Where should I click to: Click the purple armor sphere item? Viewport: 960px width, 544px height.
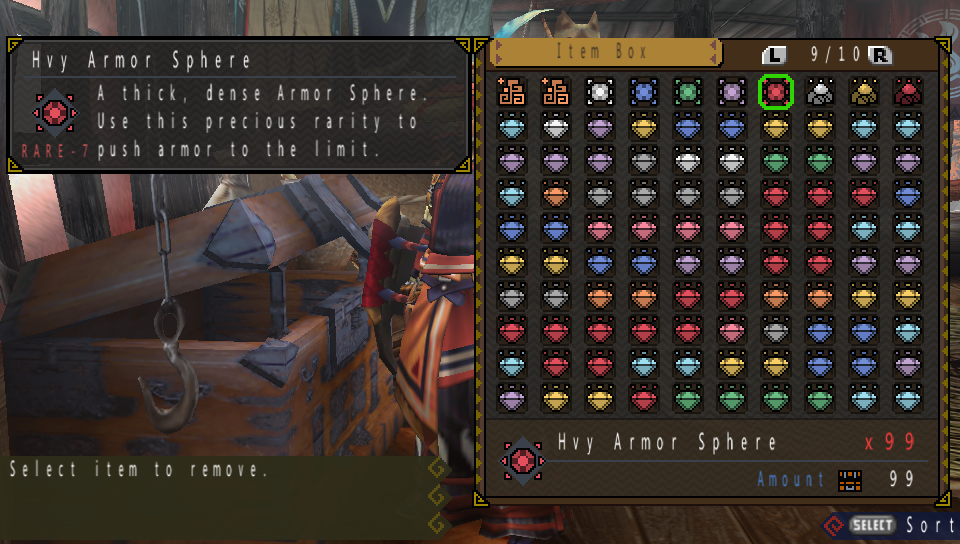(x=731, y=92)
